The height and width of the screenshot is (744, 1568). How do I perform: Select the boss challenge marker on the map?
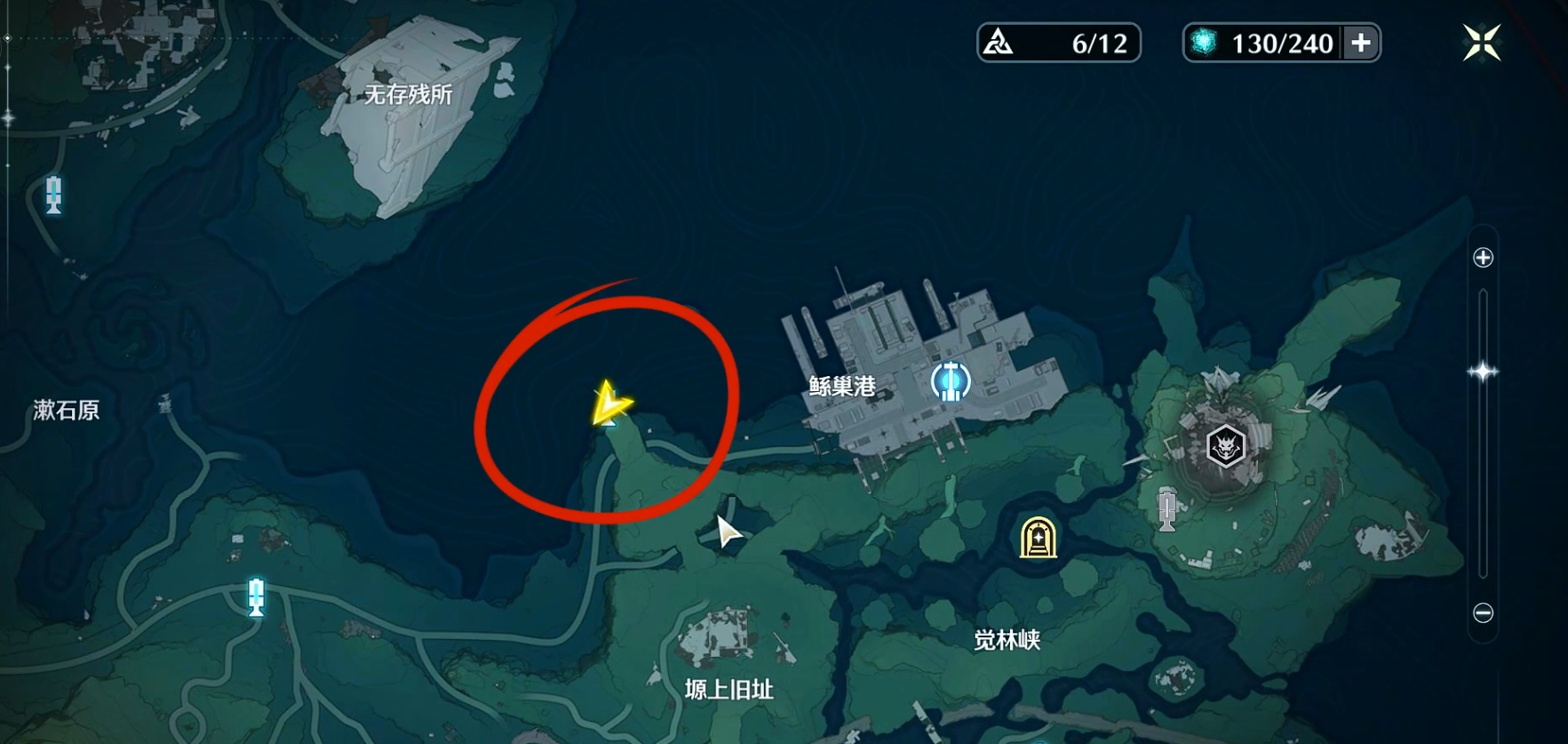(x=1225, y=444)
